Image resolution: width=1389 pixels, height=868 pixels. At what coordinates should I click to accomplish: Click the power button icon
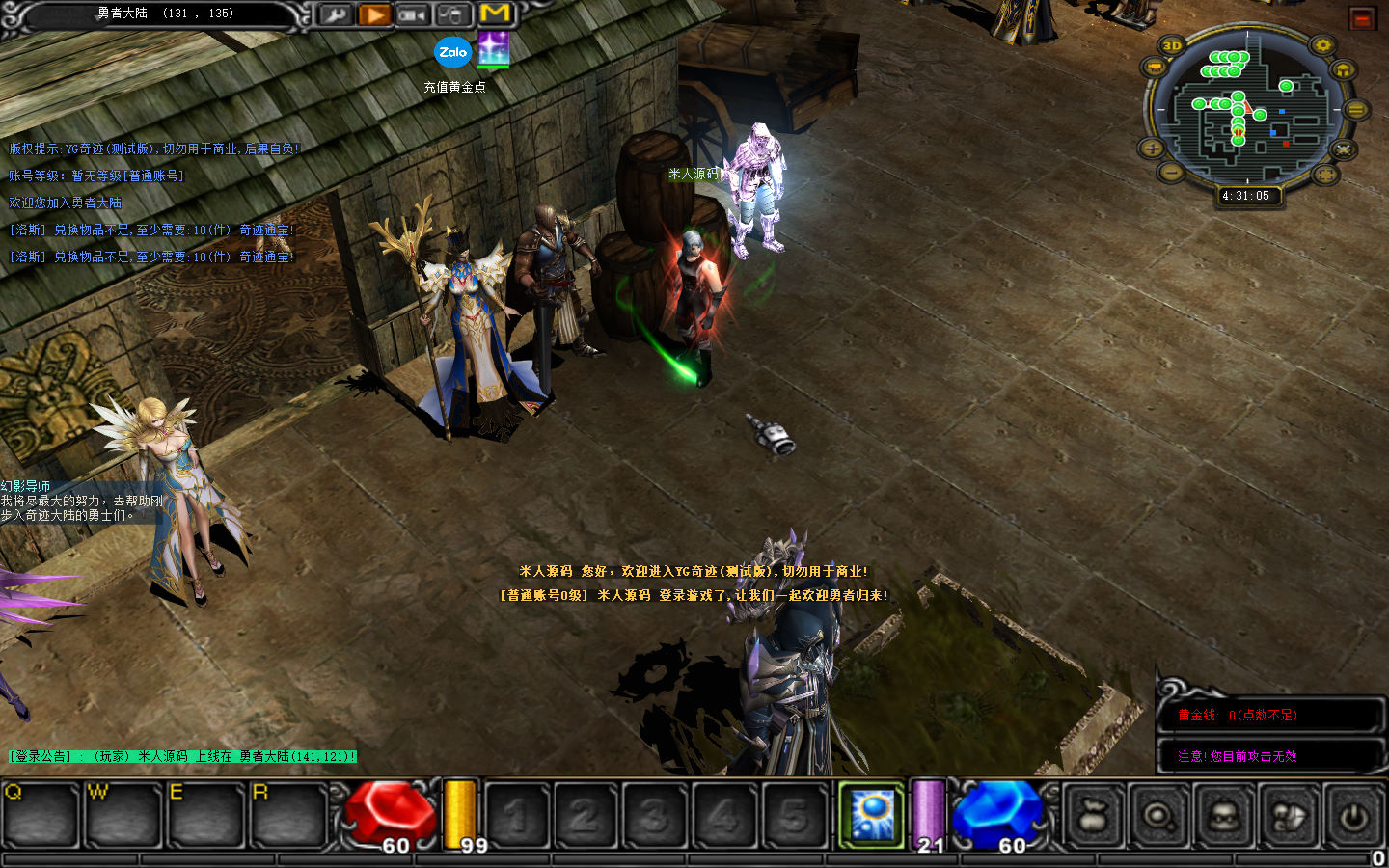(x=1354, y=817)
